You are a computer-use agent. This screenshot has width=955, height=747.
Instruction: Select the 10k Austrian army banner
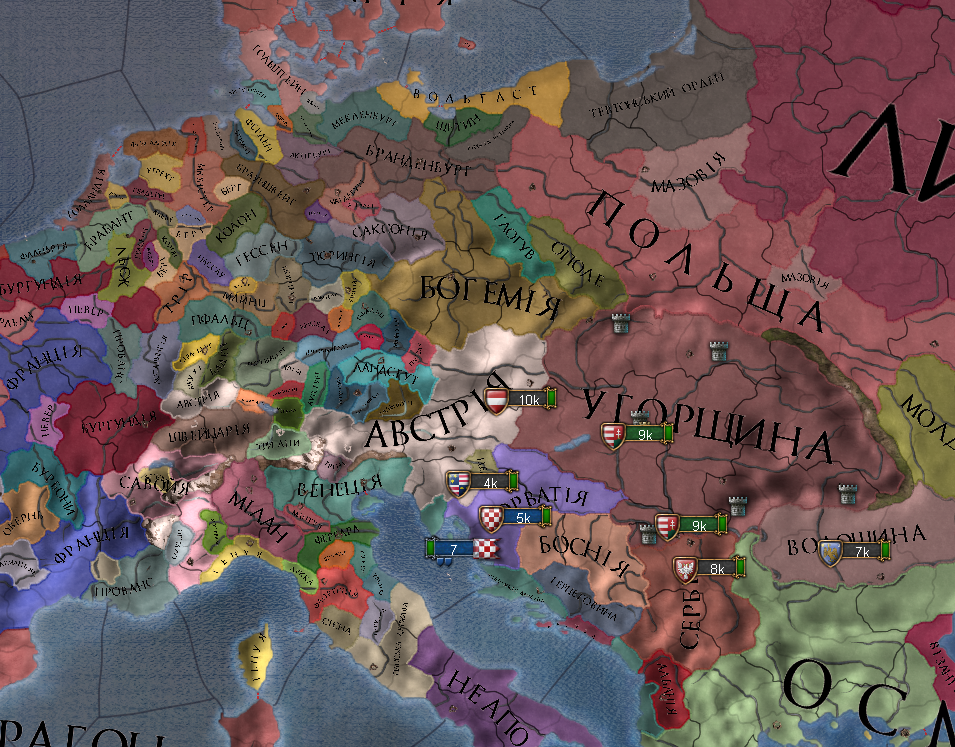coord(520,400)
